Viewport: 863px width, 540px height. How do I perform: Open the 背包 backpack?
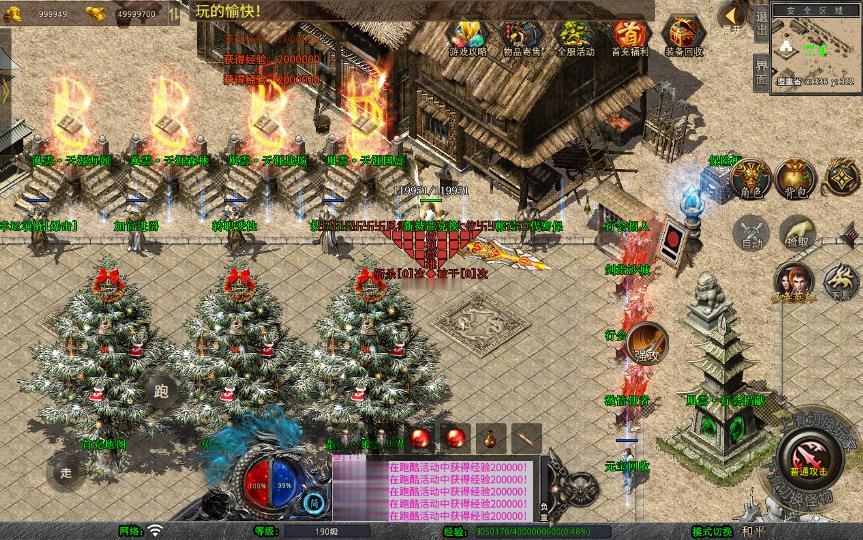coord(797,178)
